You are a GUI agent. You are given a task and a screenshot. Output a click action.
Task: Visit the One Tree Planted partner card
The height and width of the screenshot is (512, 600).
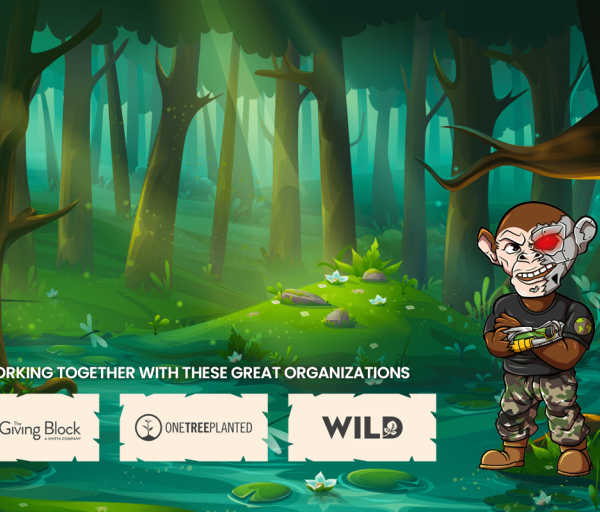click(194, 427)
